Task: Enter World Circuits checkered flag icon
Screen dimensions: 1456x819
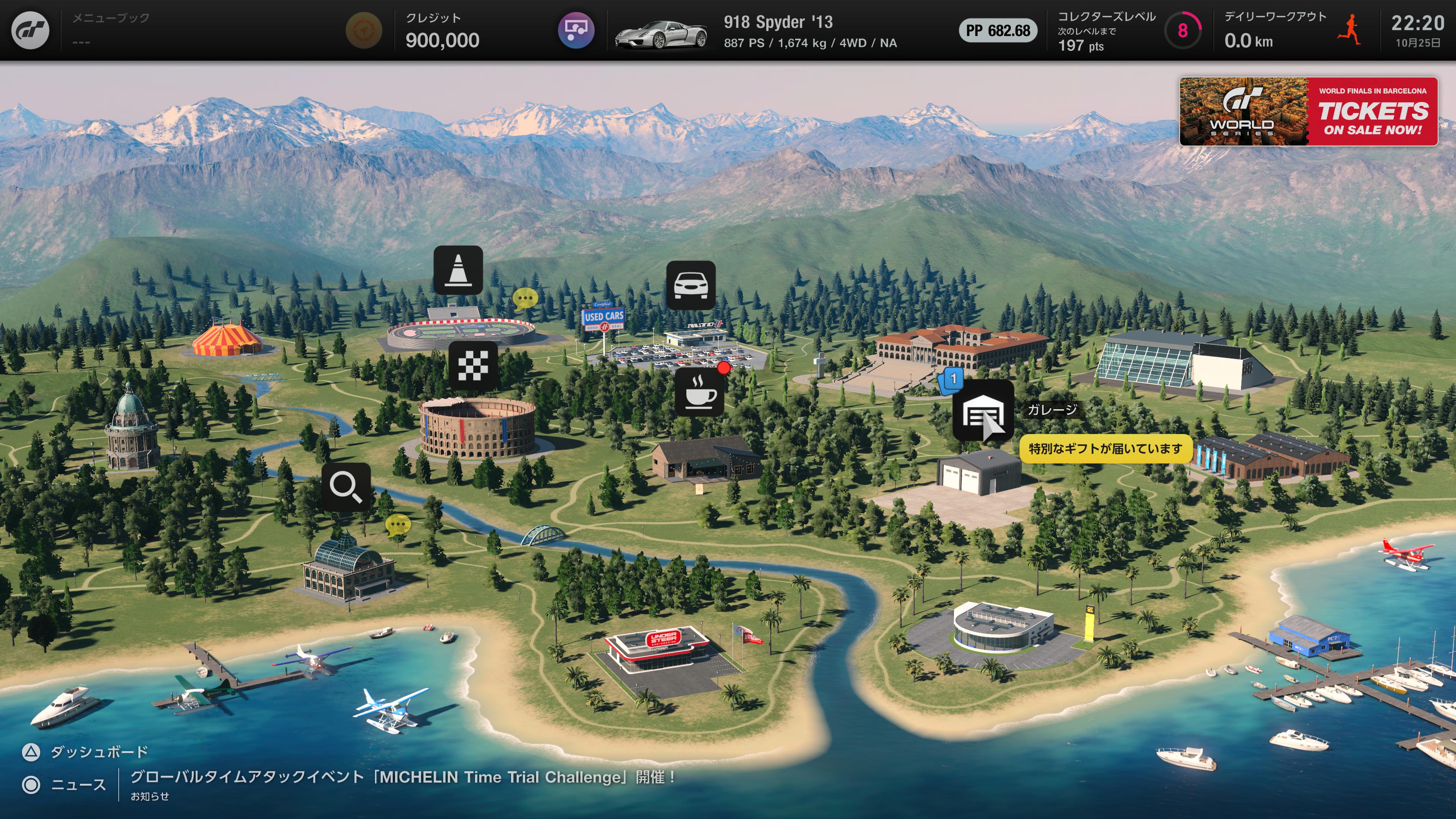Action: pyautogui.click(x=473, y=365)
